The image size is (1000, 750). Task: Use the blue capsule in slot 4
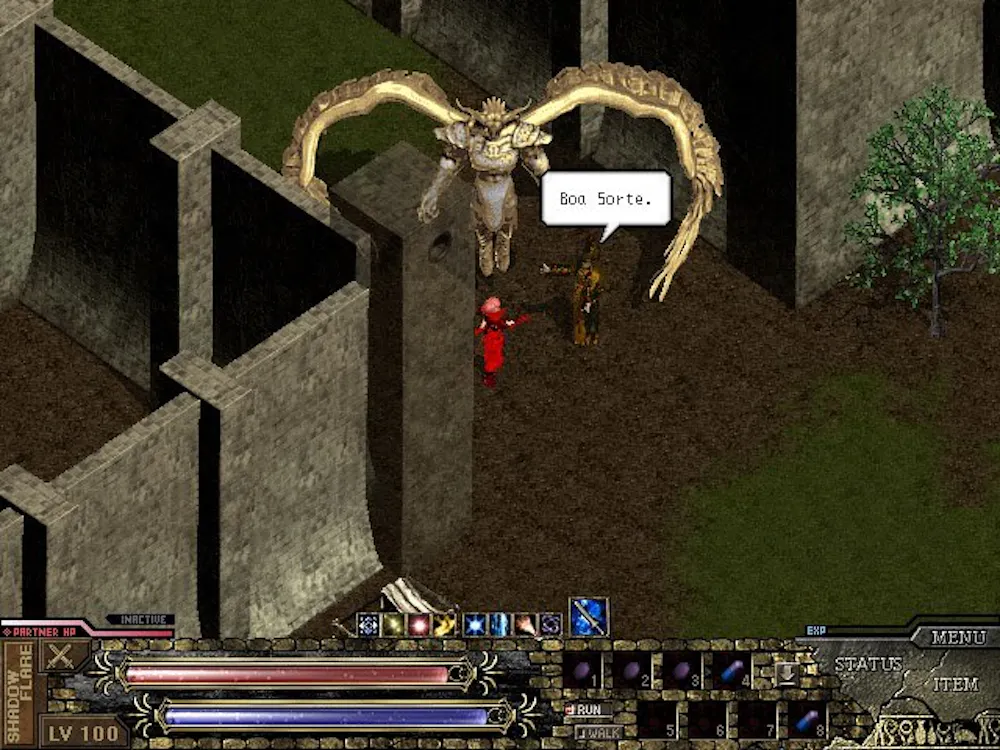pyautogui.click(x=732, y=670)
